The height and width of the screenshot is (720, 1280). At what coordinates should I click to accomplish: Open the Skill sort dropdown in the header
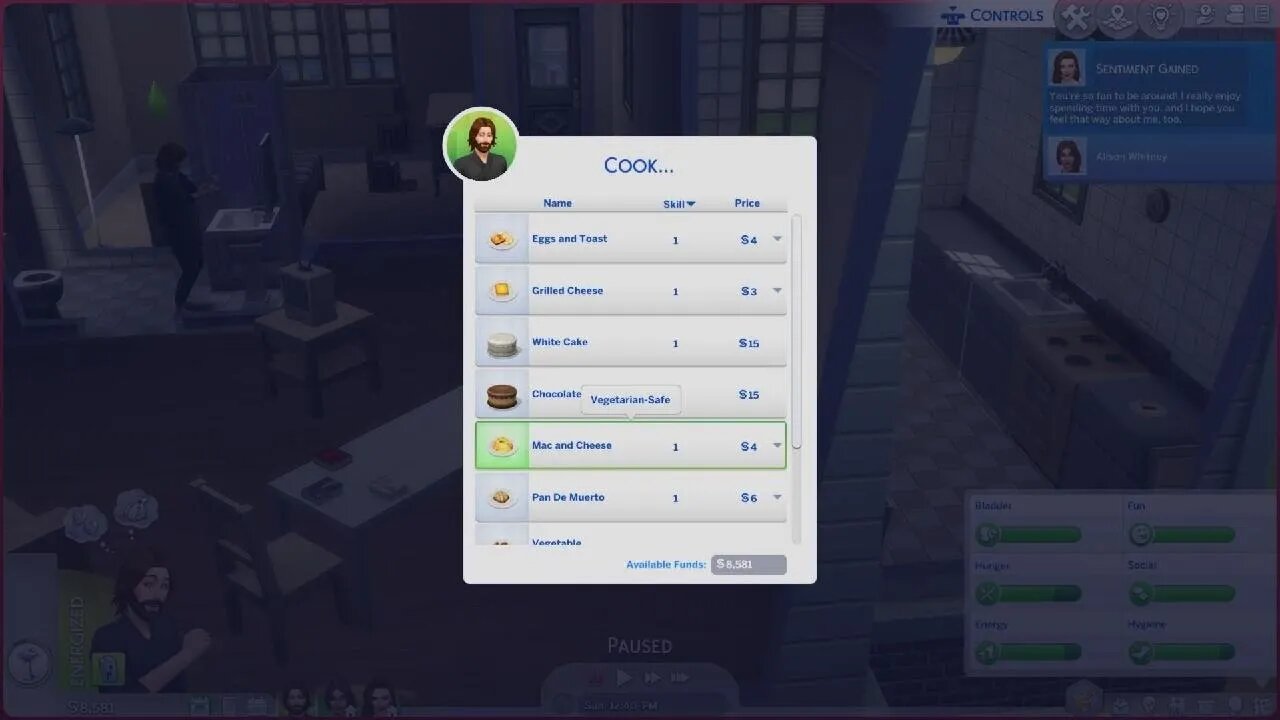pos(677,203)
